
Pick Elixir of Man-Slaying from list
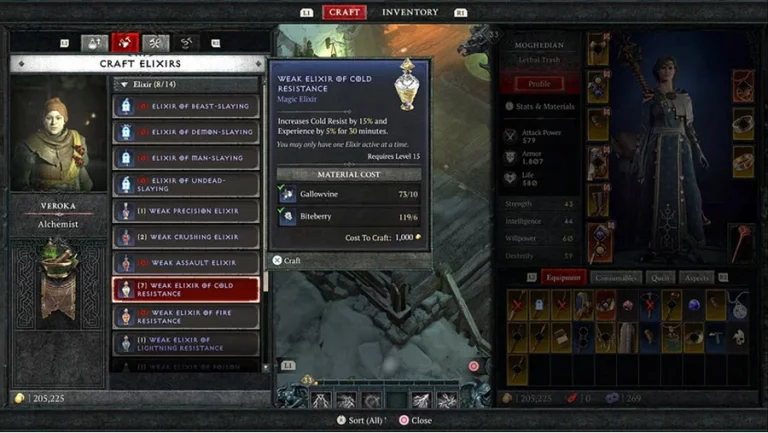tap(186, 158)
